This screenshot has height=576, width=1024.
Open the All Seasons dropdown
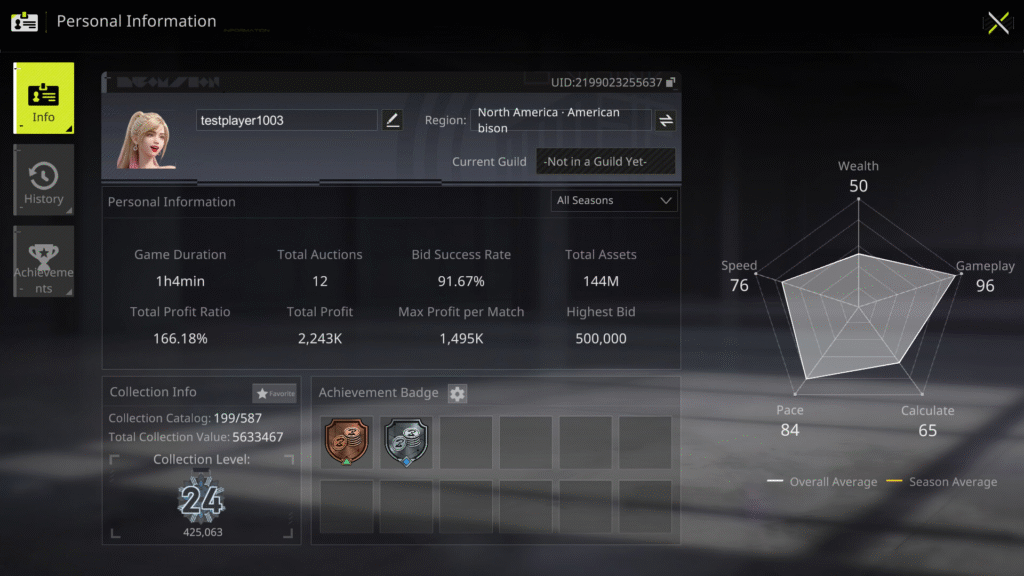point(614,201)
